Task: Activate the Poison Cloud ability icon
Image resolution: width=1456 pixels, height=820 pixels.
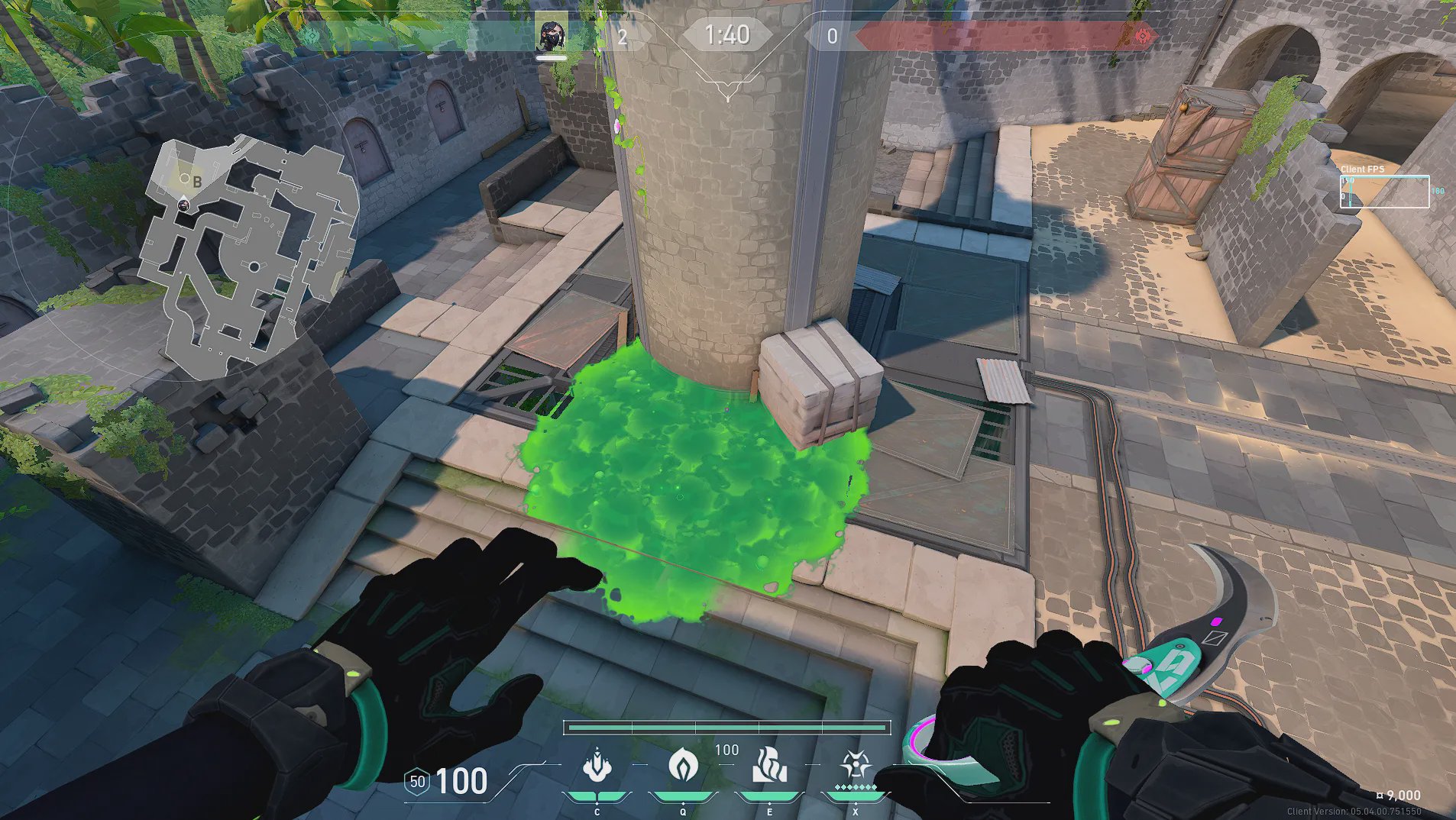Action: 683,764
